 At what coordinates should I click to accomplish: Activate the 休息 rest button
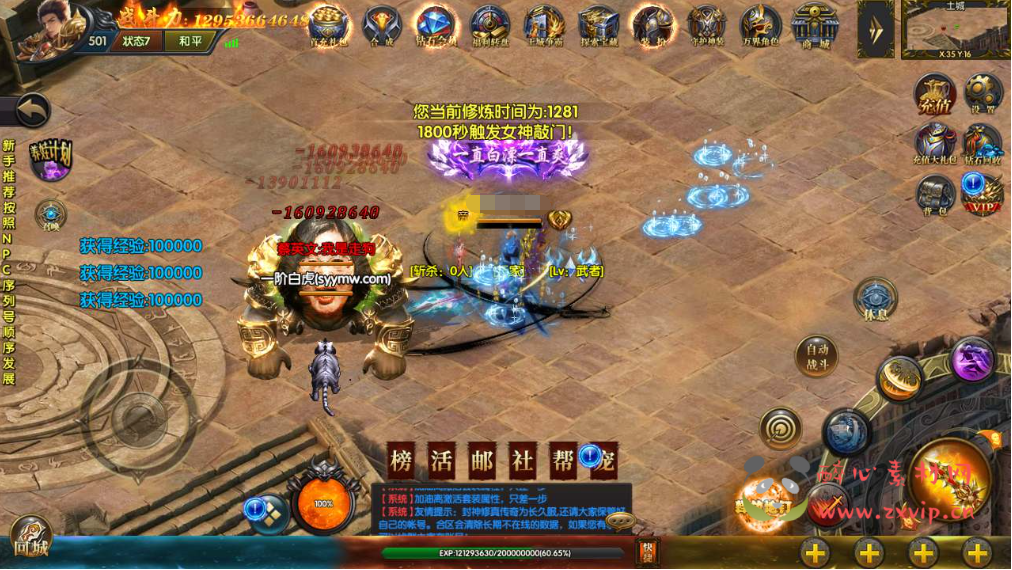click(875, 299)
